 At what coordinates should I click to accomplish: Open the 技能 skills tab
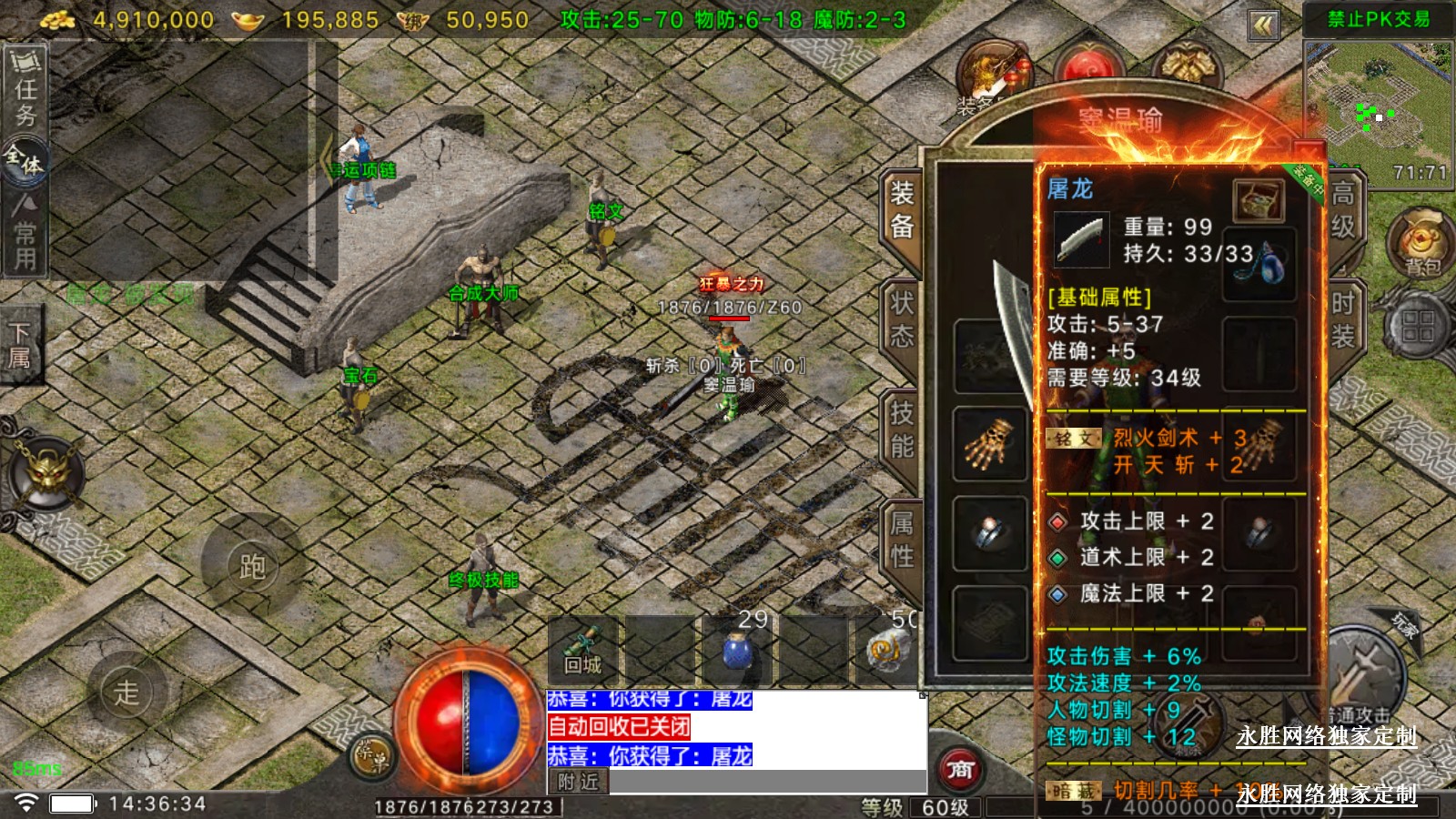(902, 430)
